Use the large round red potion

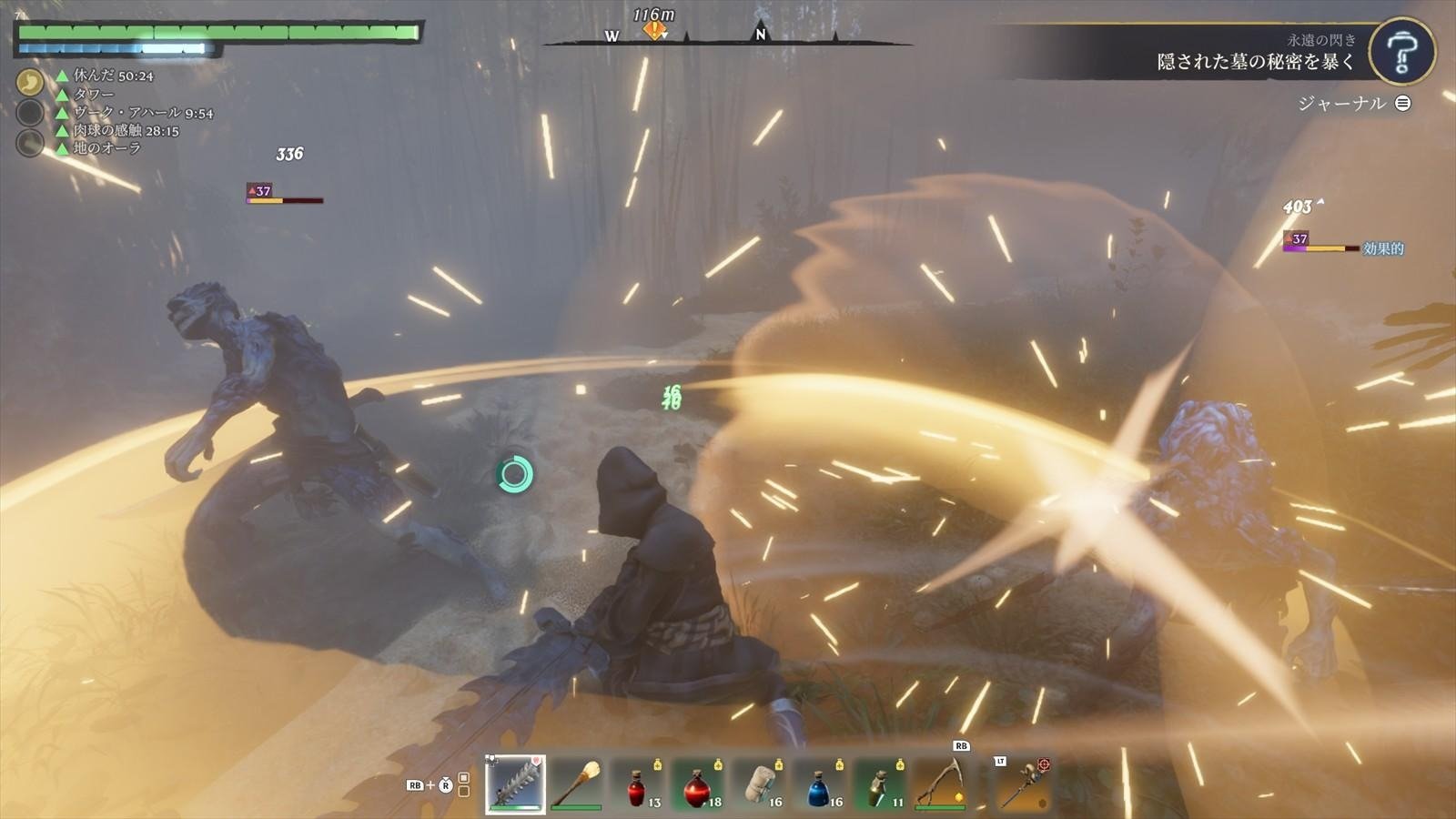coord(698,785)
